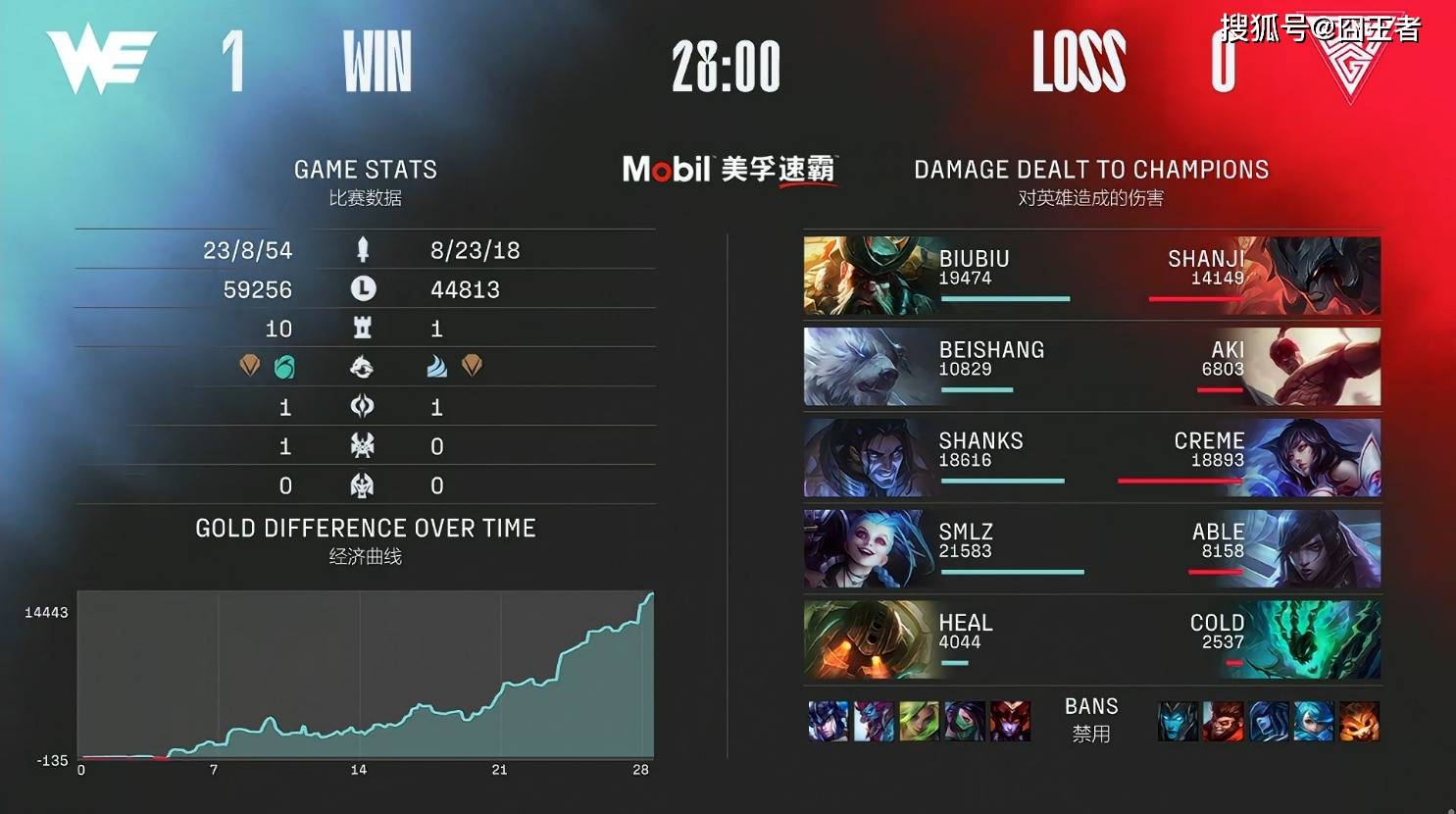Select the gold difference graph
This screenshot has height=814, width=1456.
pos(366,675)
